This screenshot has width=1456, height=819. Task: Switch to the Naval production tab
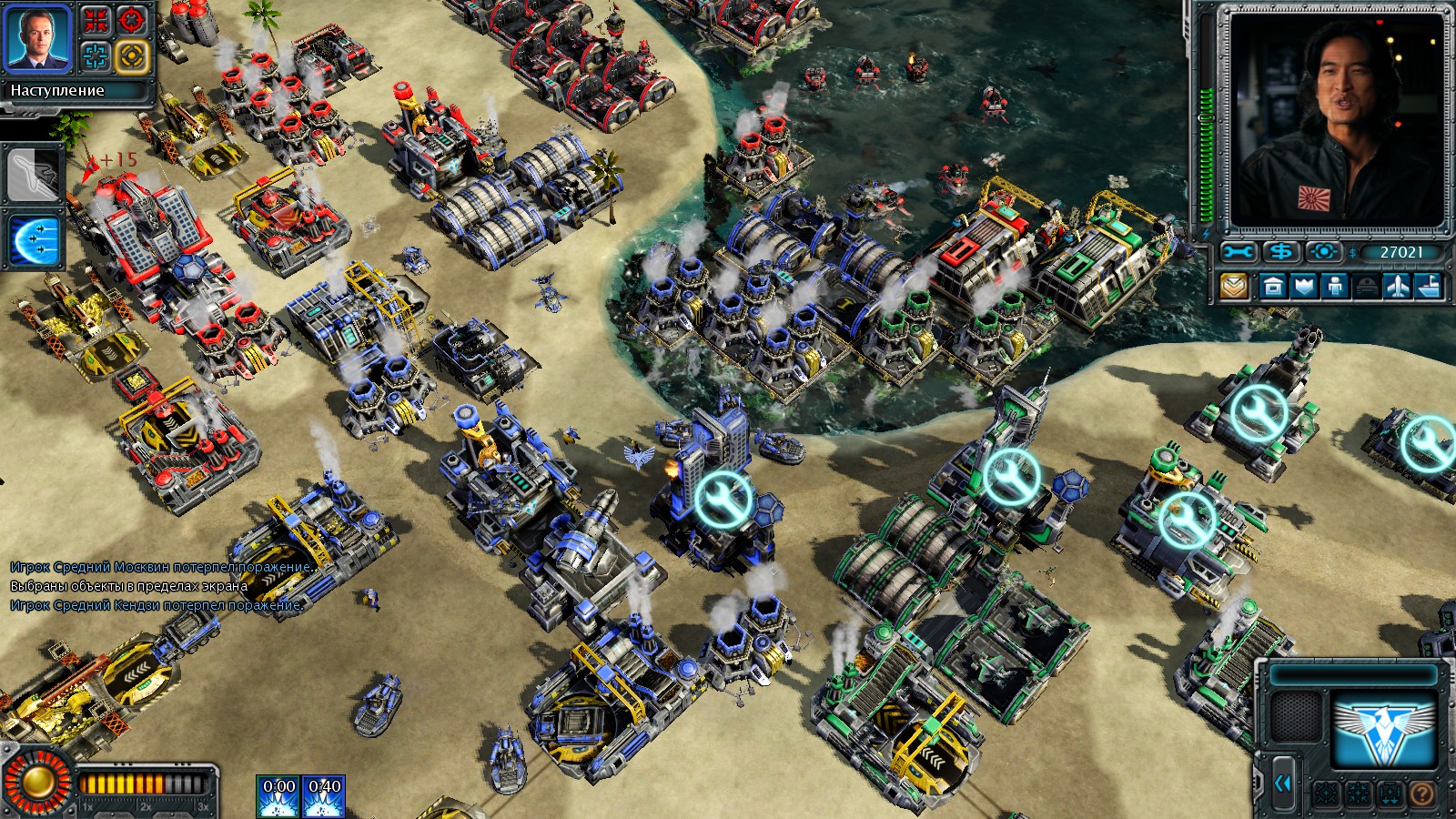1430,286
